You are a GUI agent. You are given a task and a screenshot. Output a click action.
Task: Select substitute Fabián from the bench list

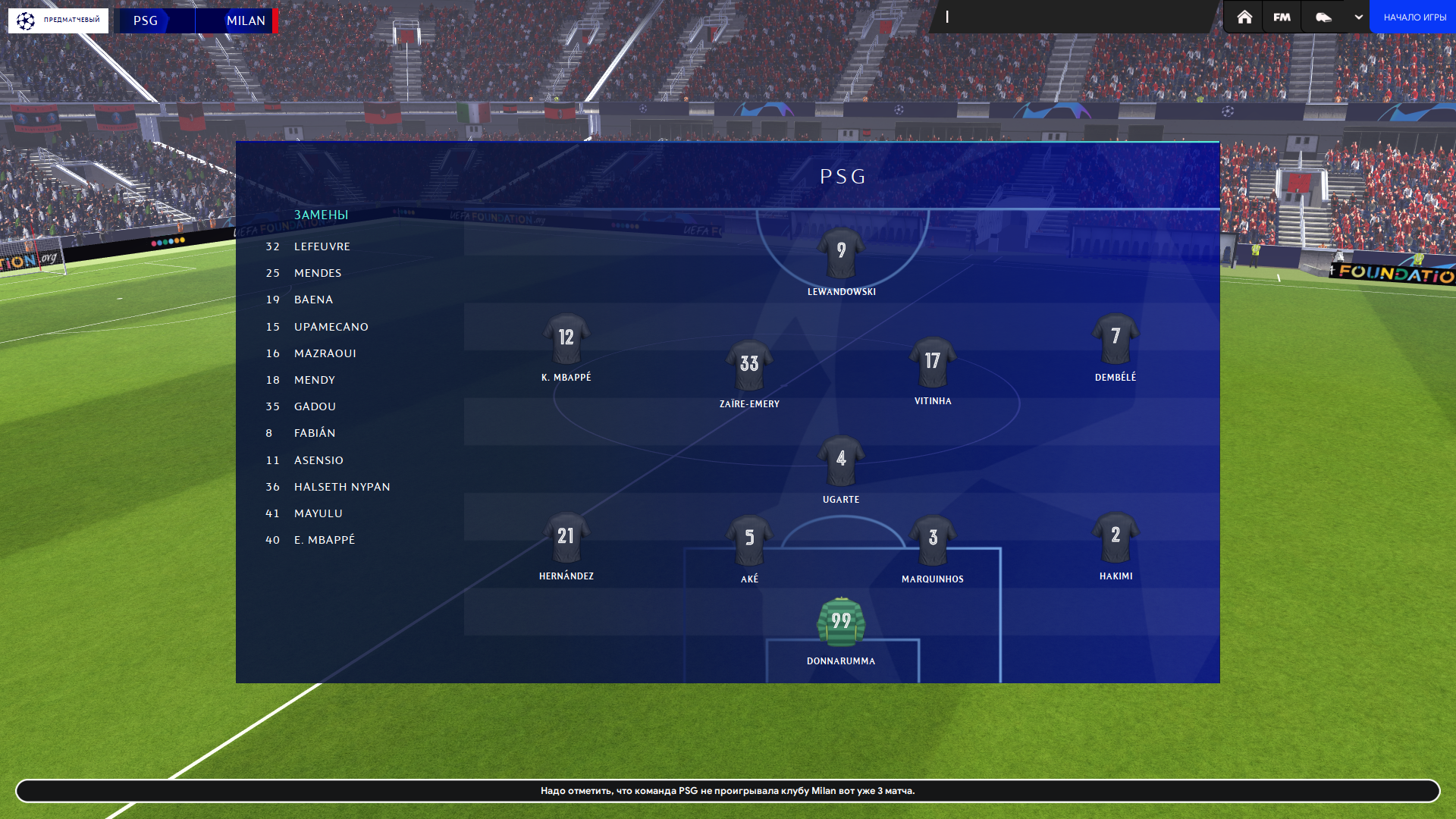[x=315, y=433]
